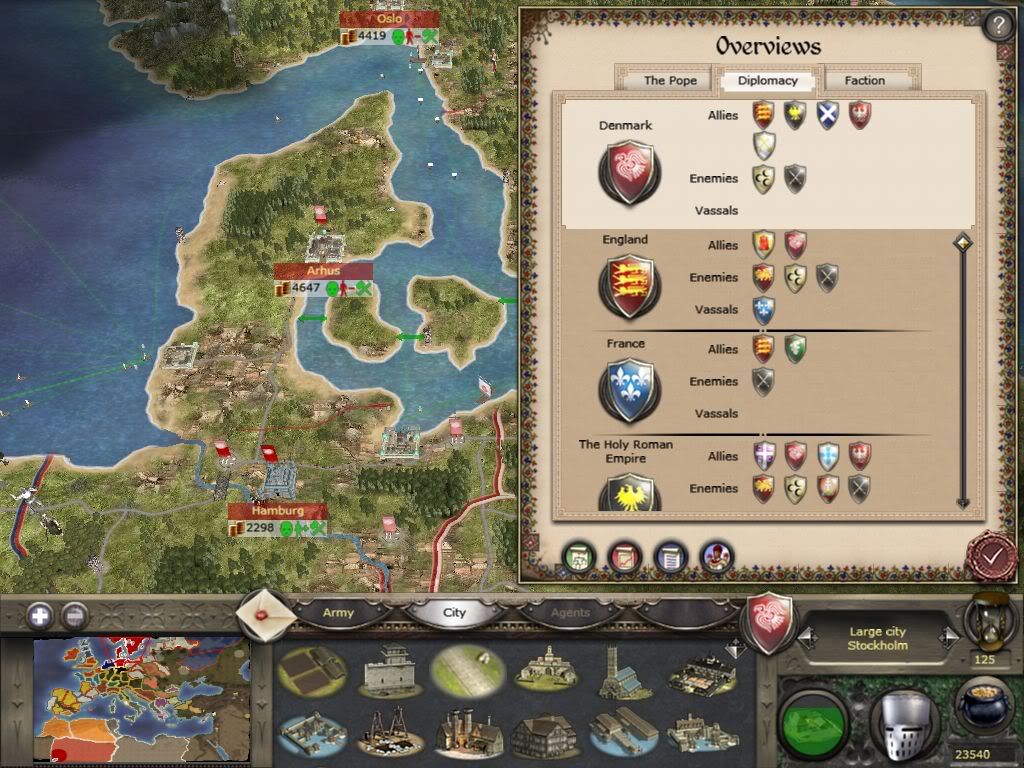Zoom out the minimap with minus button

[74, 615]
